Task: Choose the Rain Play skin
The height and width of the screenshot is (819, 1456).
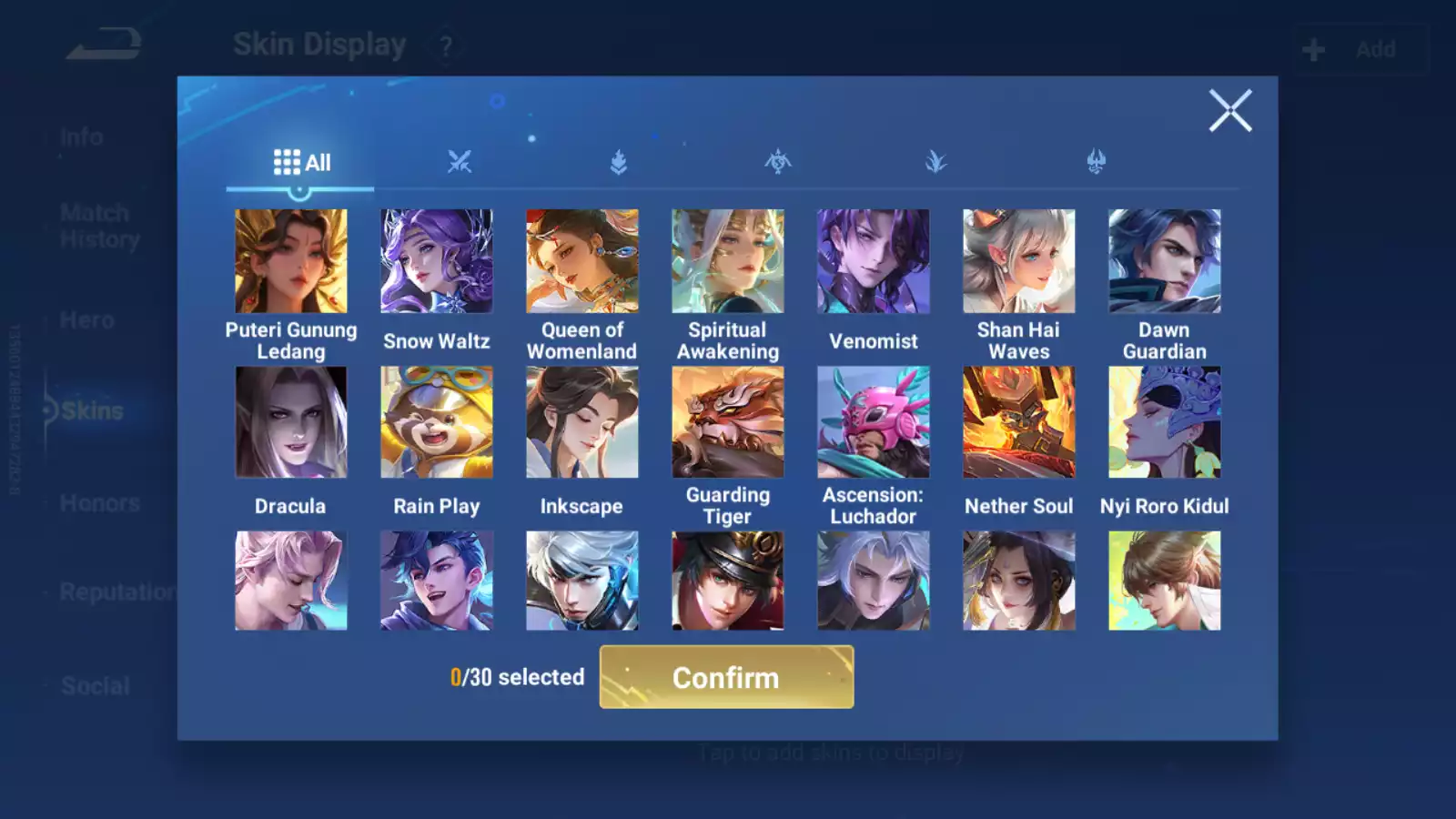Action: (x=437, y=422)
